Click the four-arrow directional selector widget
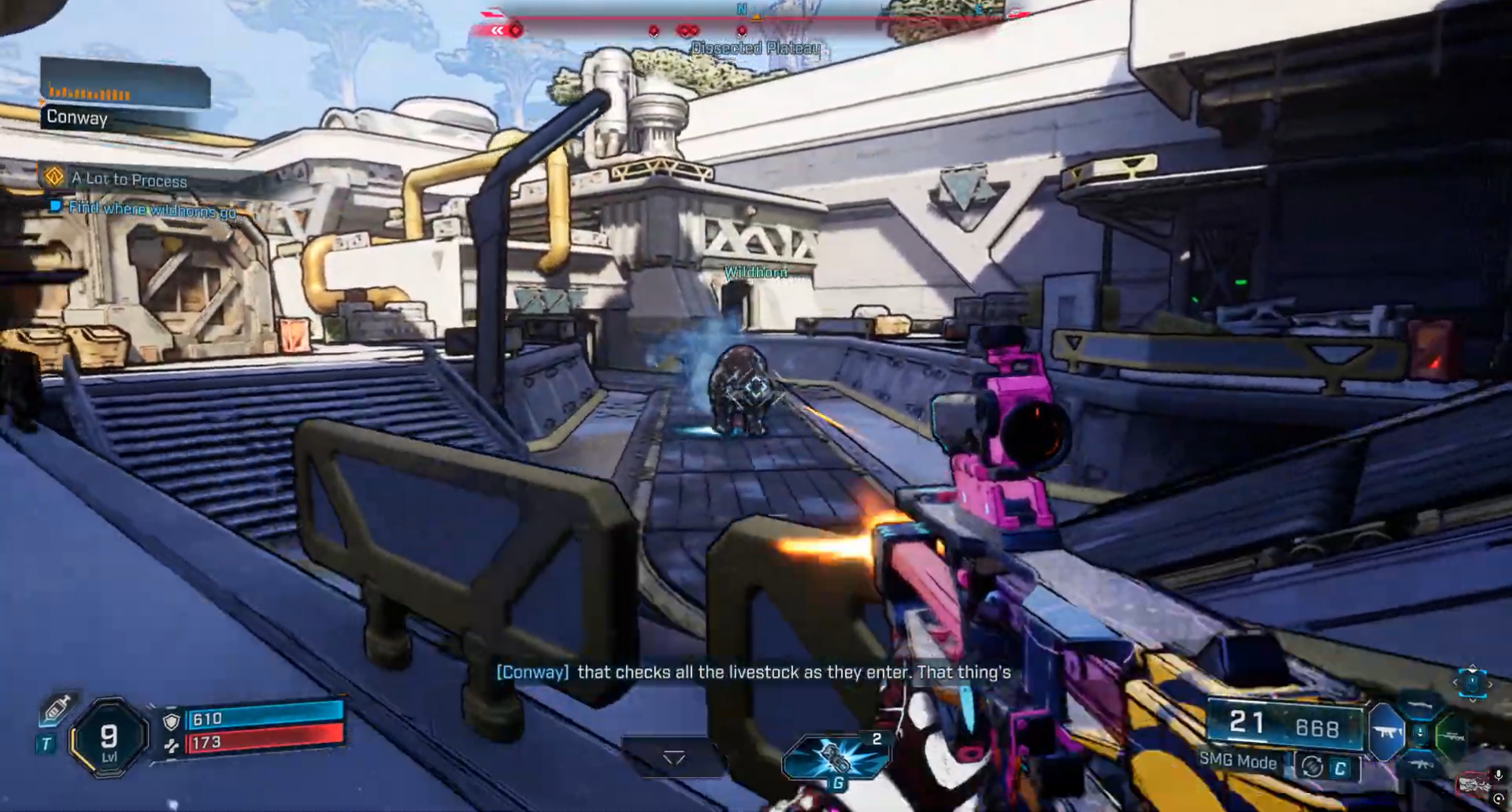 [x=1472, y=682]
